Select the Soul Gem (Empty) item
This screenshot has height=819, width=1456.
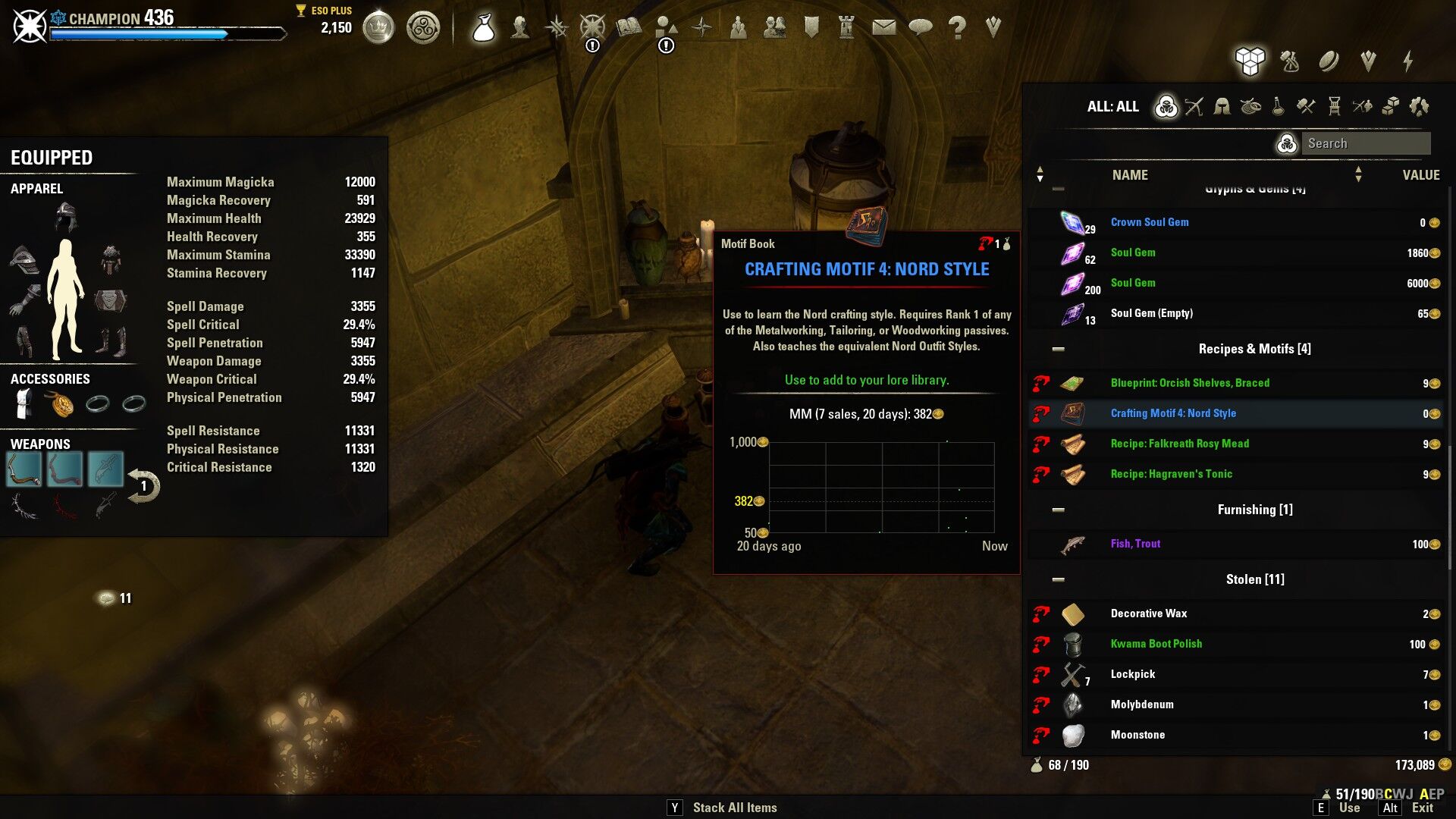pyautogui.click(x=1151, y=313)
